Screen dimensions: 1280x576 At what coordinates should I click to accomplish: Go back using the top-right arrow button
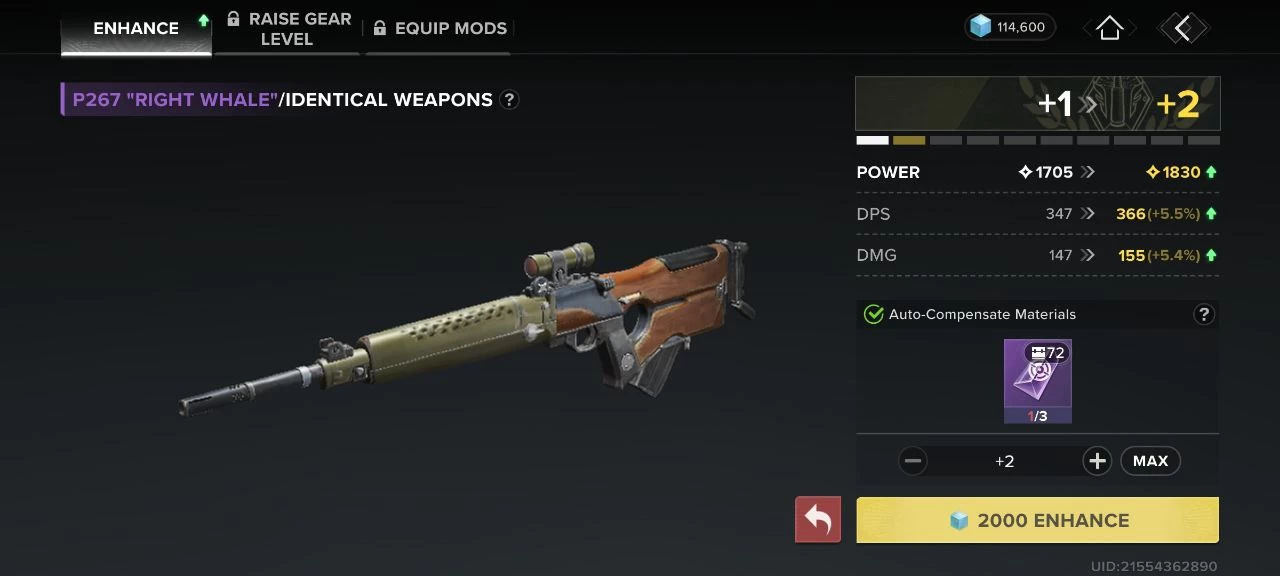tap(1183, 28)
